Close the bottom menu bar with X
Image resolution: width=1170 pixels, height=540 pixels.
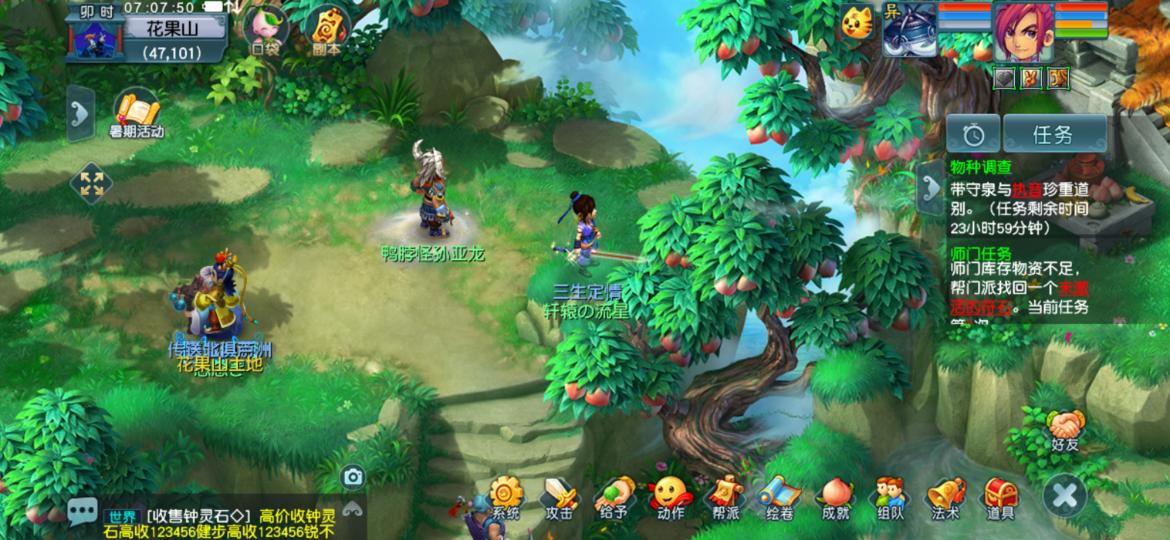(1064, 496)
